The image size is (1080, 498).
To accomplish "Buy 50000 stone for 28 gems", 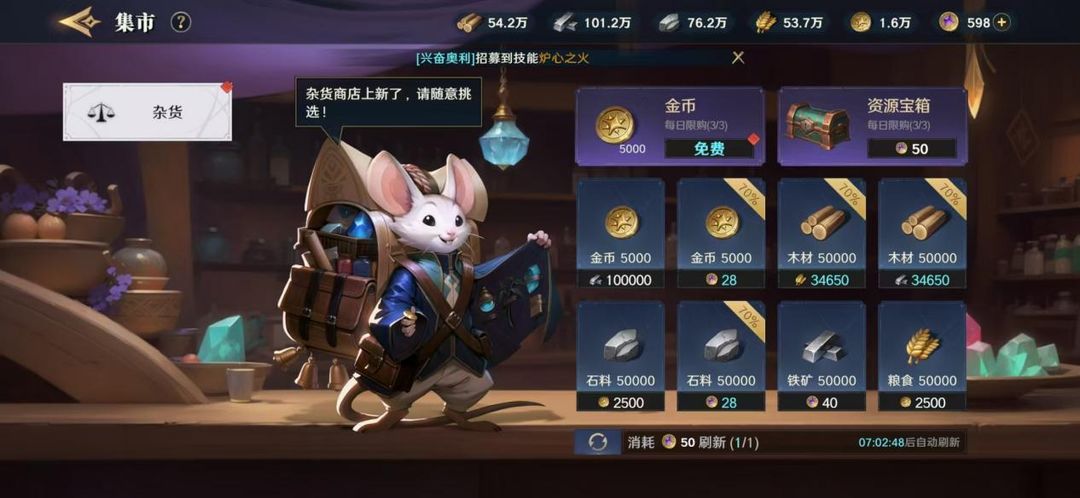I will [721, 402].
